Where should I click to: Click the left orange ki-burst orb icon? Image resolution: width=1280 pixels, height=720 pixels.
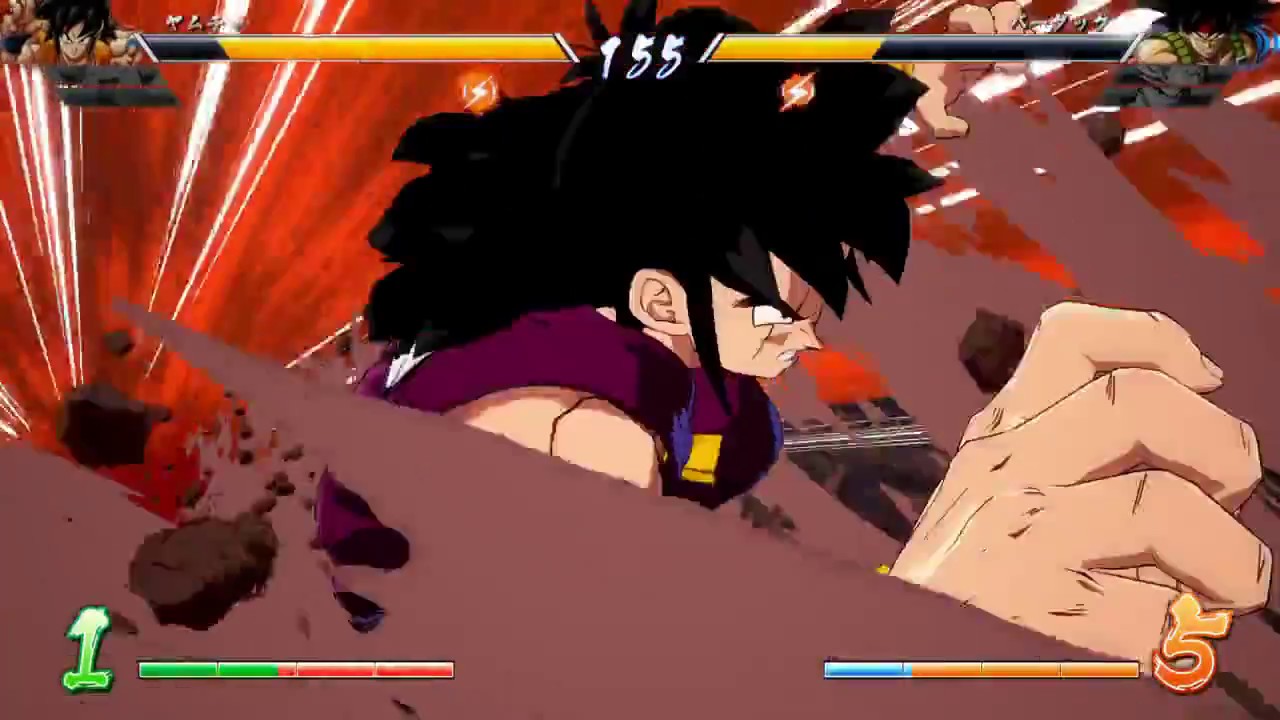coord(478,92)
